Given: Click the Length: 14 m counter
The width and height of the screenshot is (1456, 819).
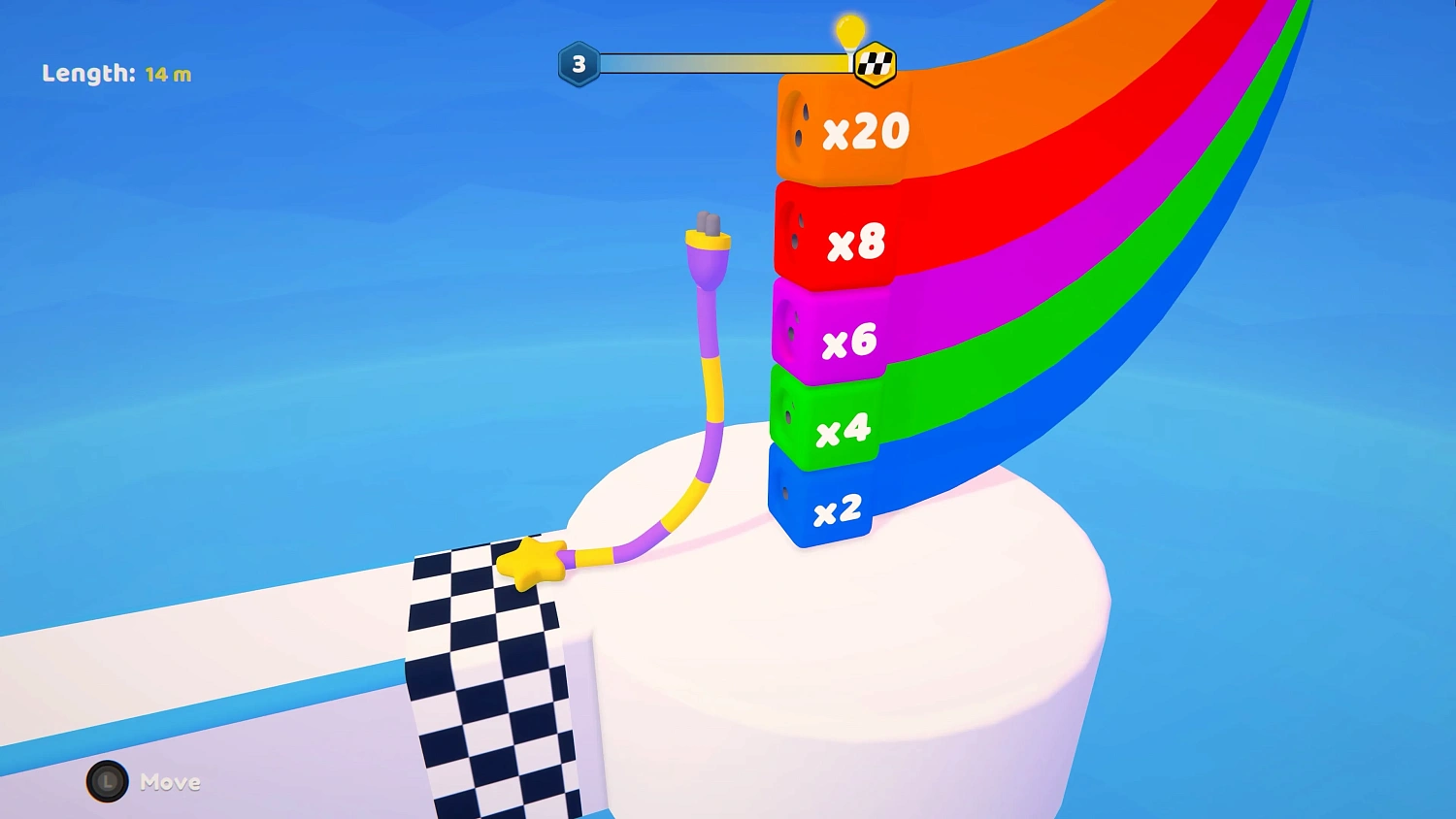Looking at the screenshot, I should click(x=116, y=74).
